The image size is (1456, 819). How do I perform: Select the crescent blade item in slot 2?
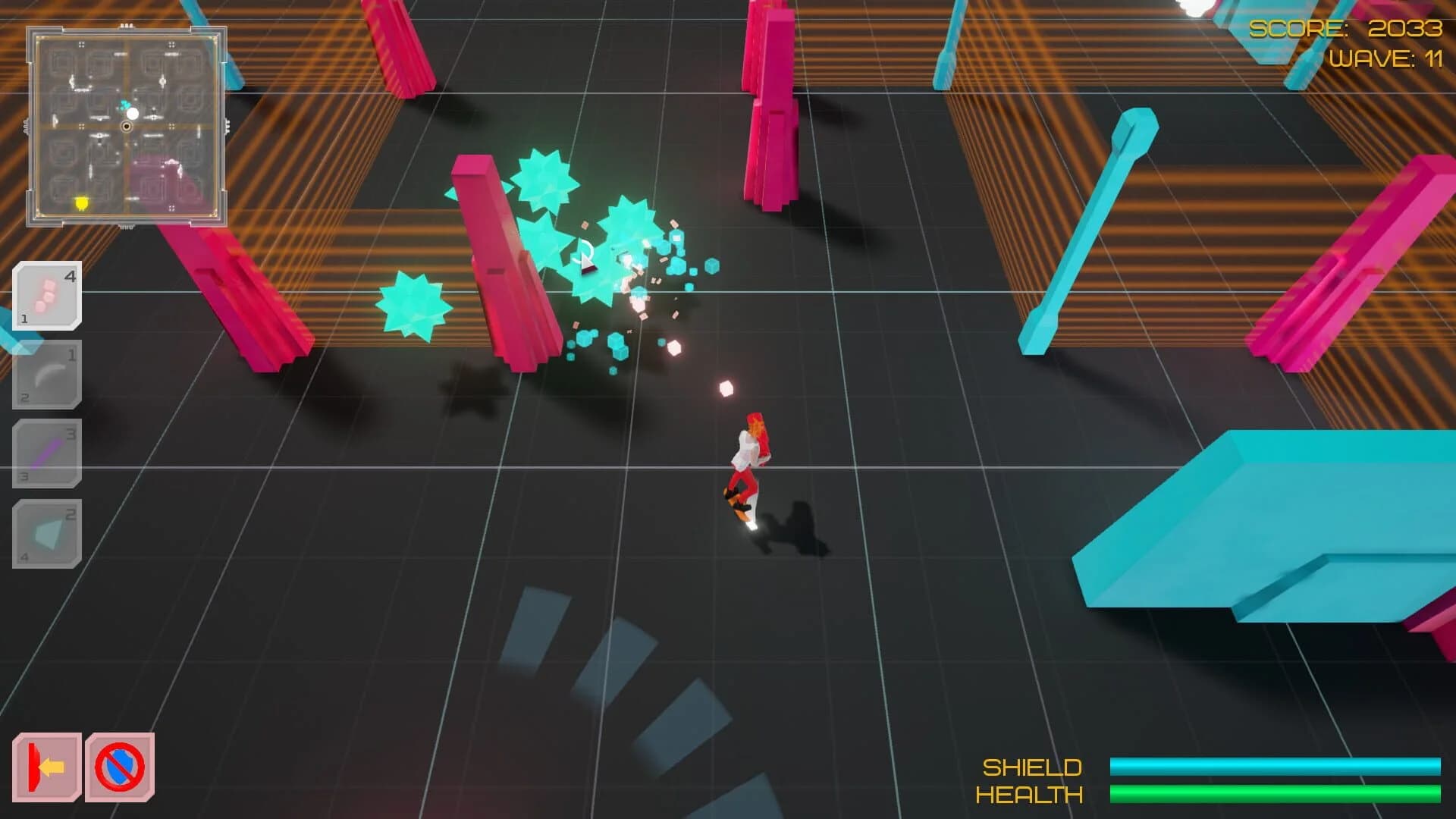(x=47, y=375)
